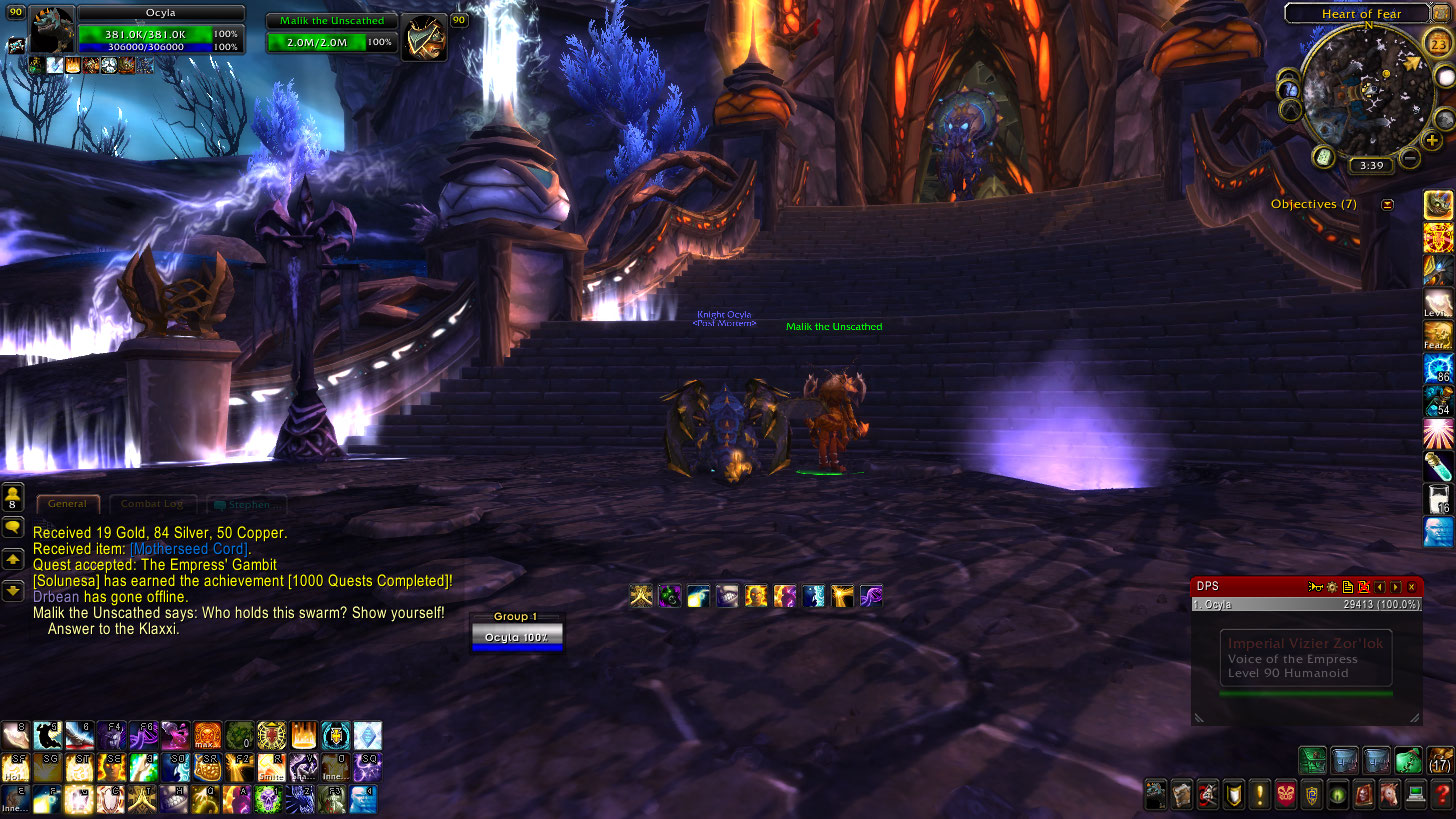Viewport: 1456px width, 819px height.
Task: Open the red question mark help button
Action: 1441,796
